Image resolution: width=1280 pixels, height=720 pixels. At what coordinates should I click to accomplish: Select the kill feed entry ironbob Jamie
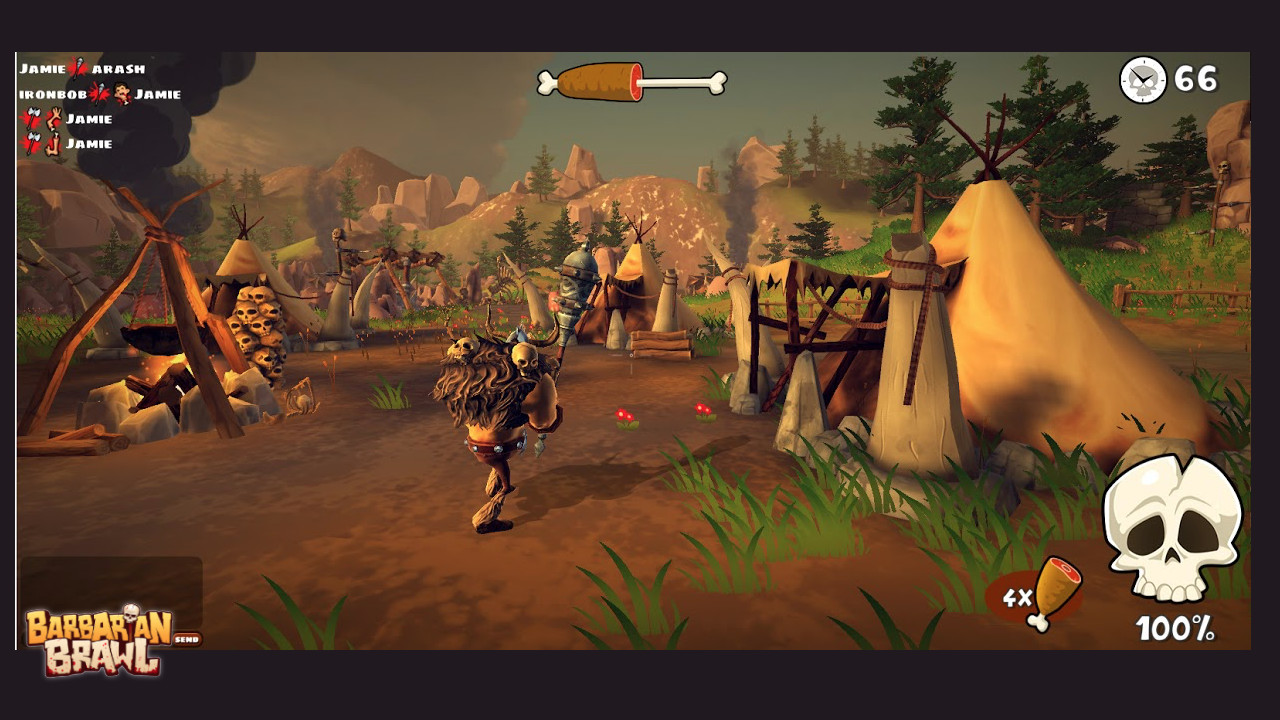(100, 93)
